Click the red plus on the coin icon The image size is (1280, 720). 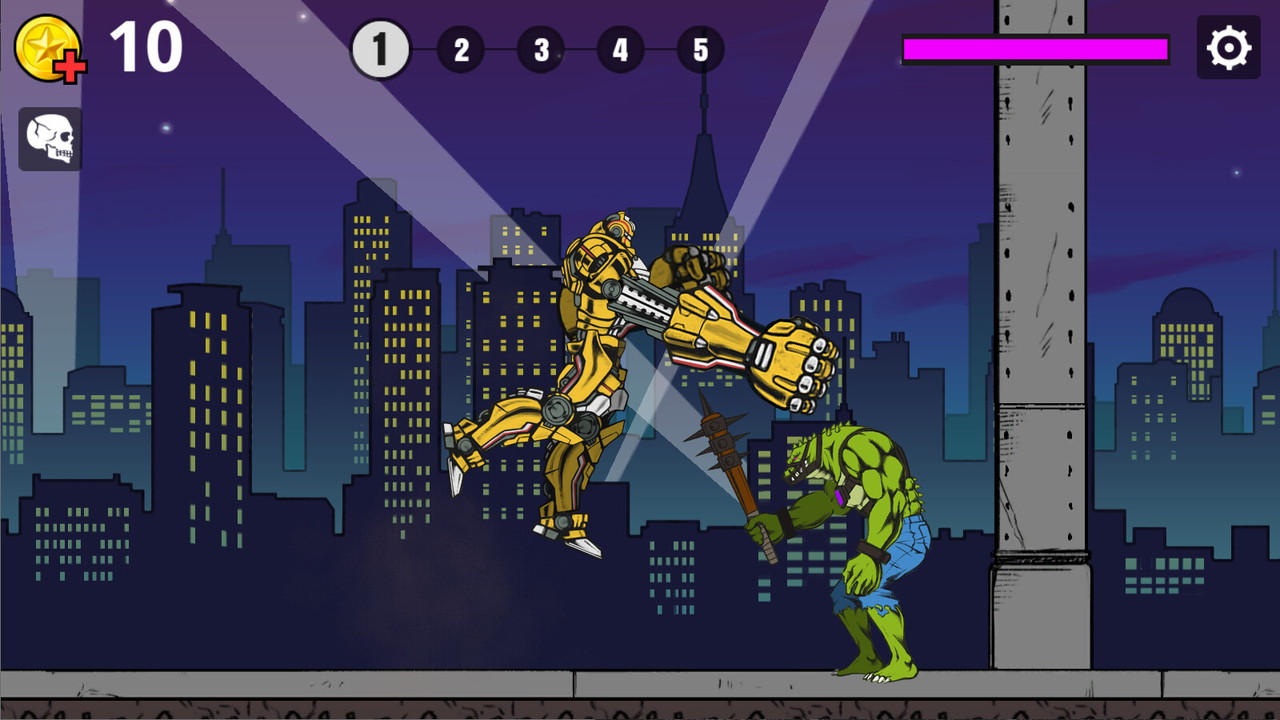point(70,65)
